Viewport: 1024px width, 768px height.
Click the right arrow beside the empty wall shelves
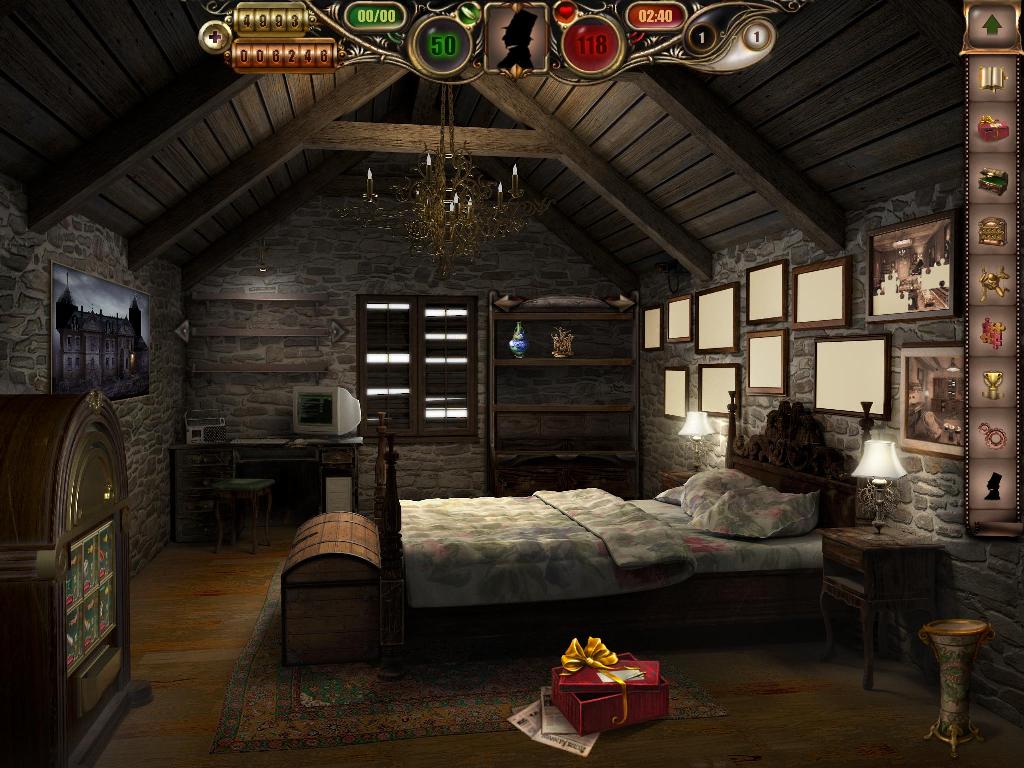pyautogui.click(x=337, y=330)
